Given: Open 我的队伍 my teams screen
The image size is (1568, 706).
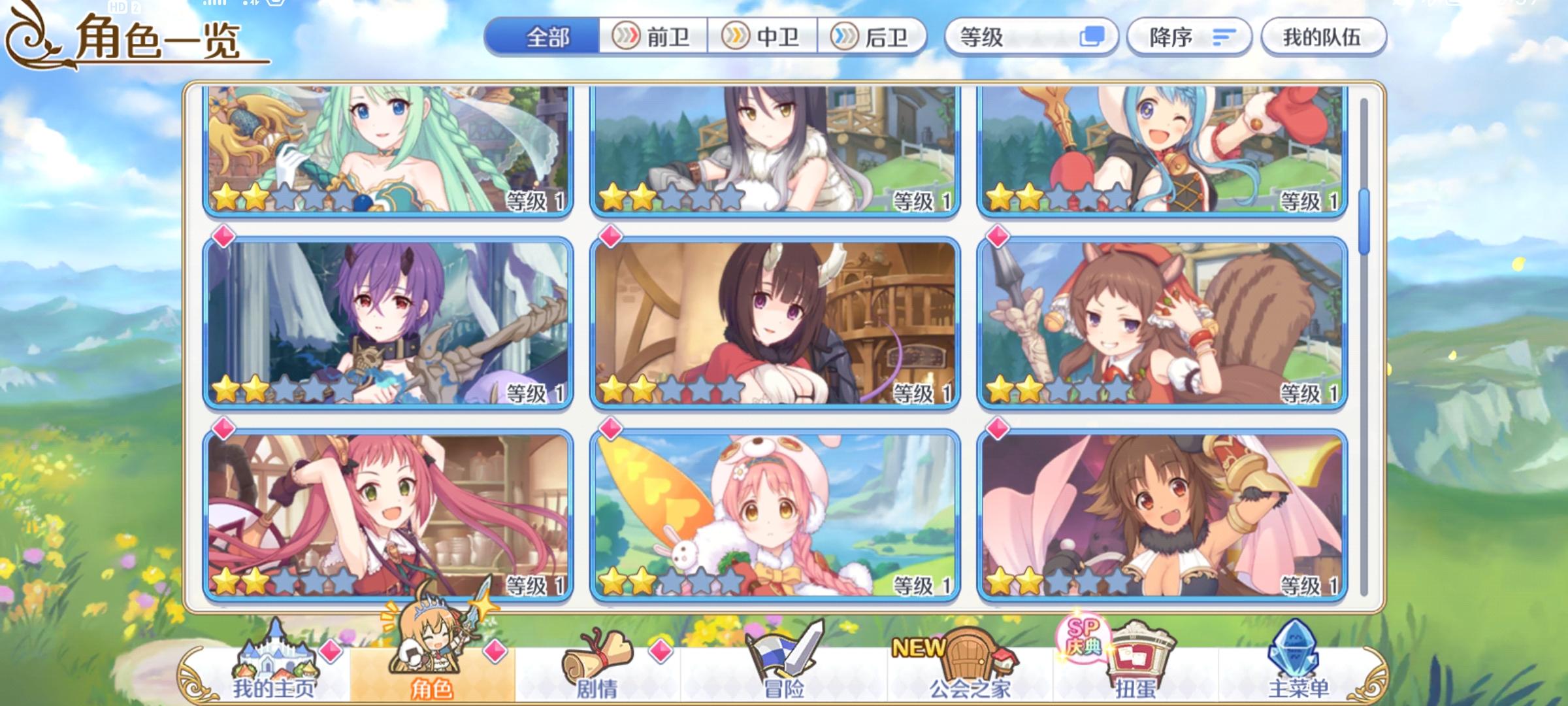Looking at the screenshot, I should tap(1323, 37).
